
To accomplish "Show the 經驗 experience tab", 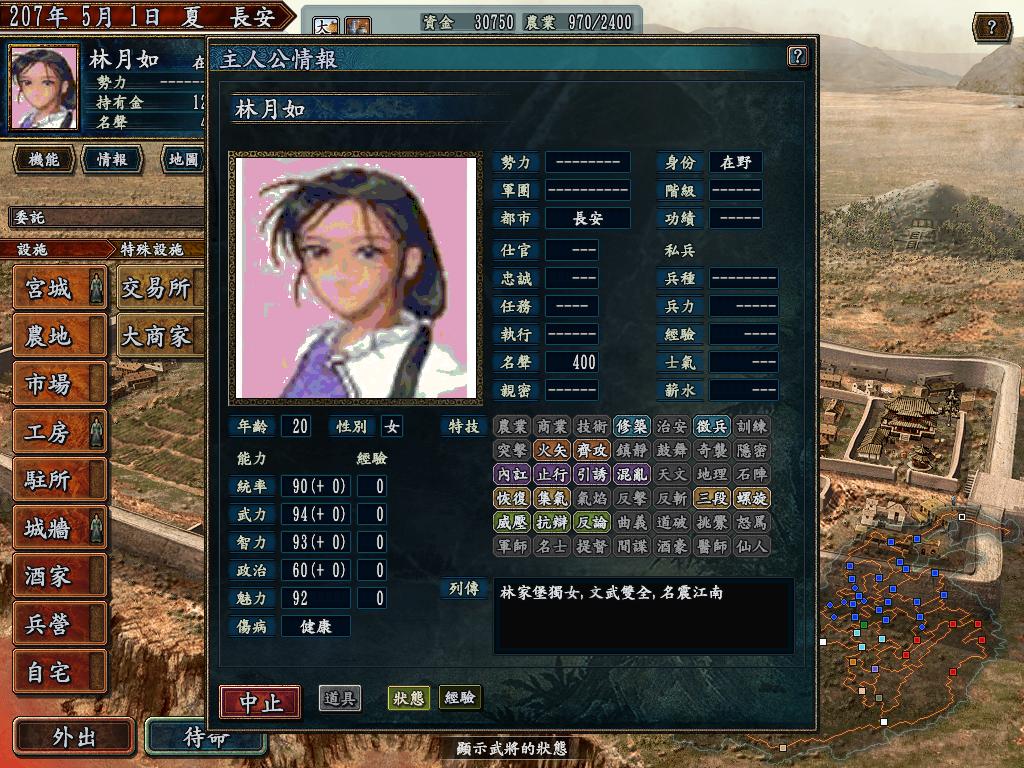I will pos(460,698).
